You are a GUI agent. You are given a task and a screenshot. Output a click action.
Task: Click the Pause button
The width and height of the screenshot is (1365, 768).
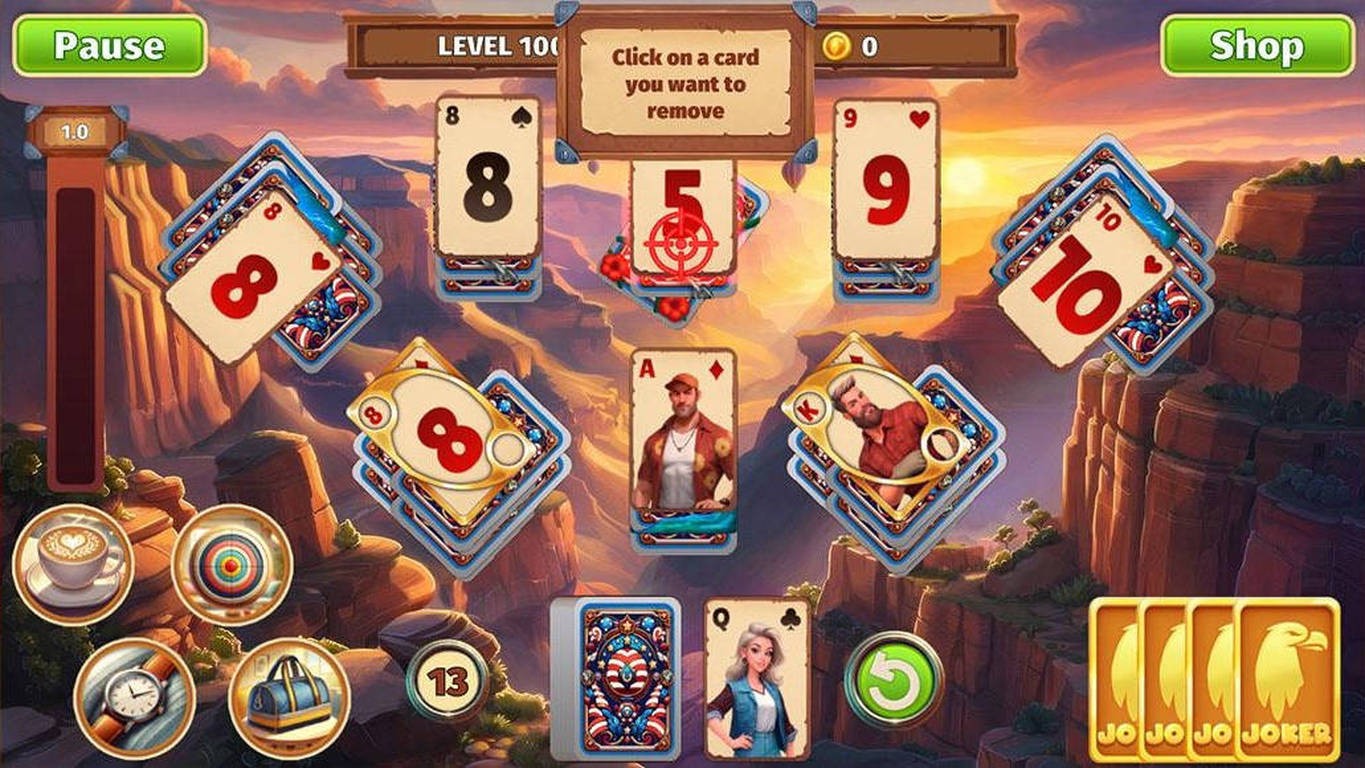click(111, 44)
